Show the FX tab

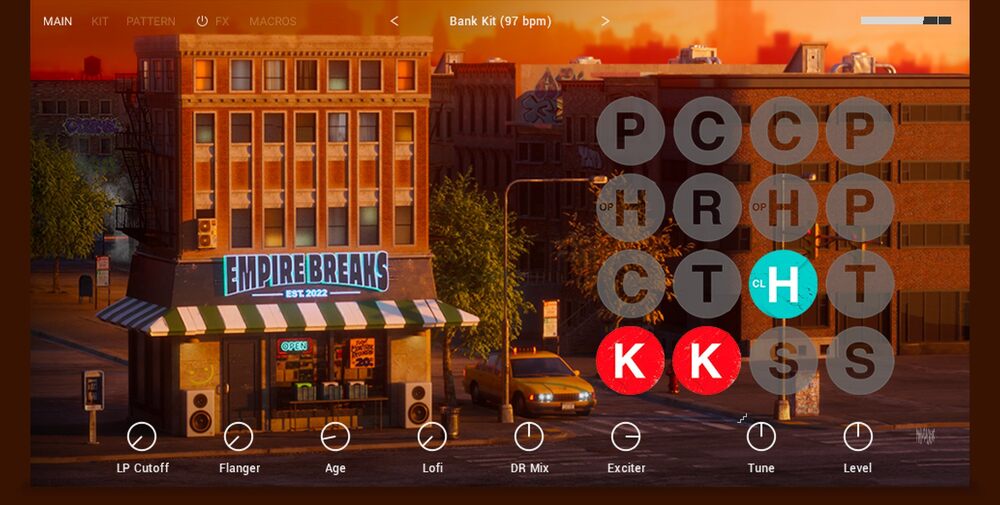[222, 21]
